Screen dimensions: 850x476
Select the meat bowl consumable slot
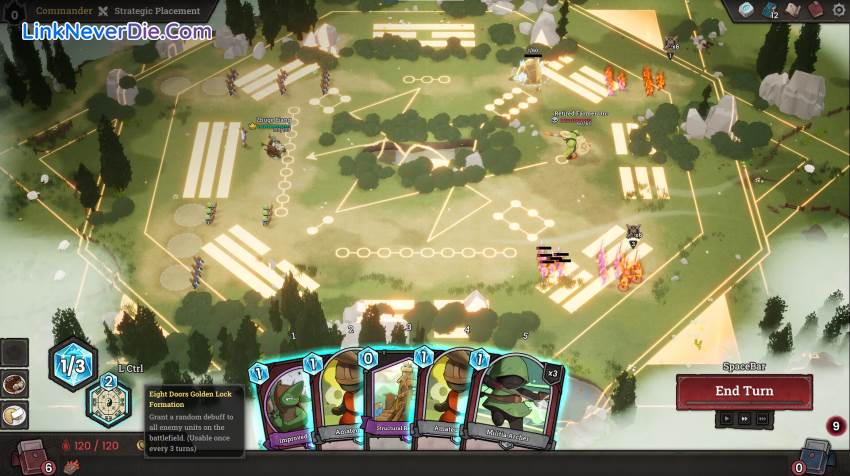(15, 384)
